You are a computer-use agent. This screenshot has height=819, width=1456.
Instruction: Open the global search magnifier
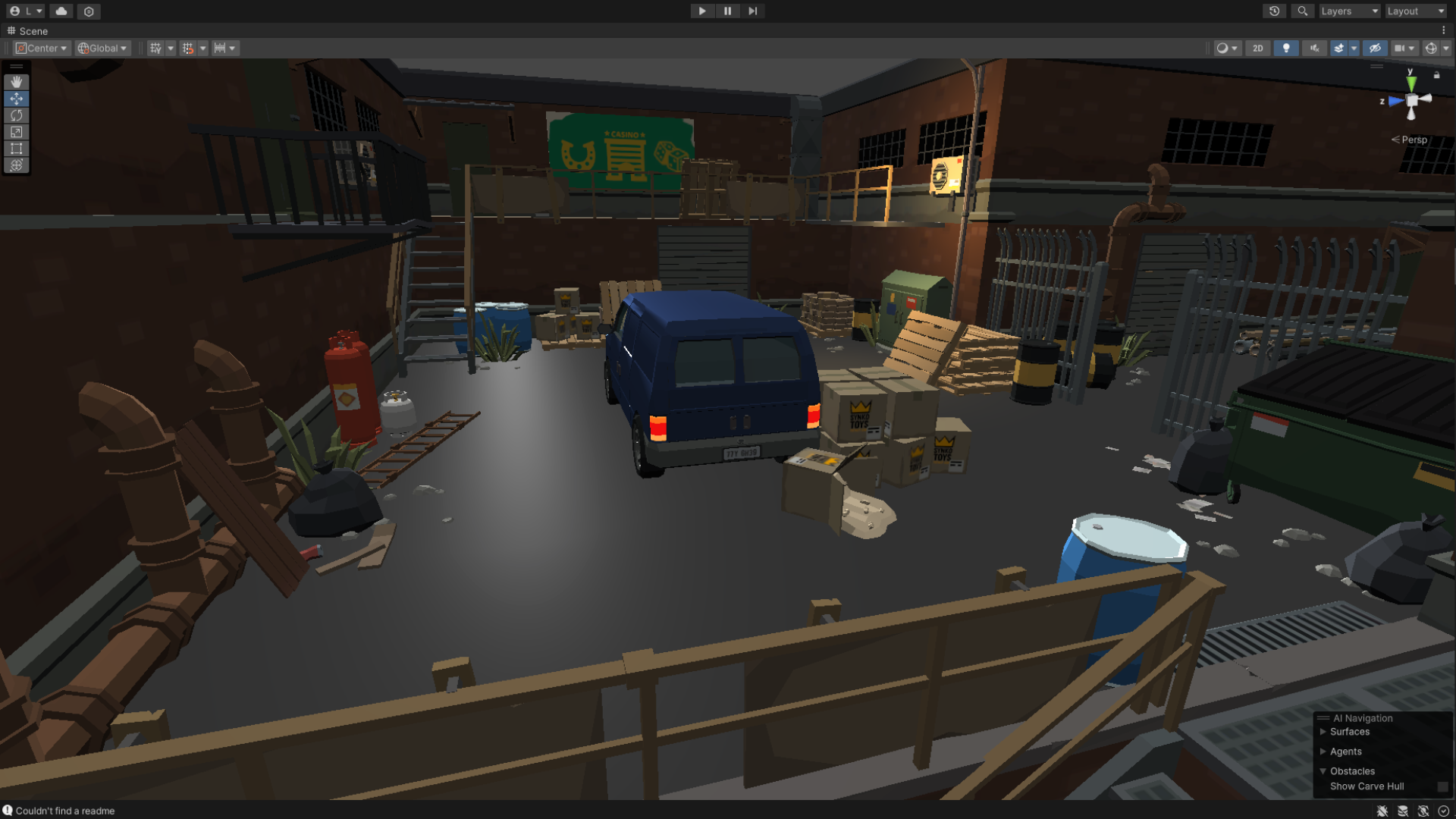(x=1302, y=11)
